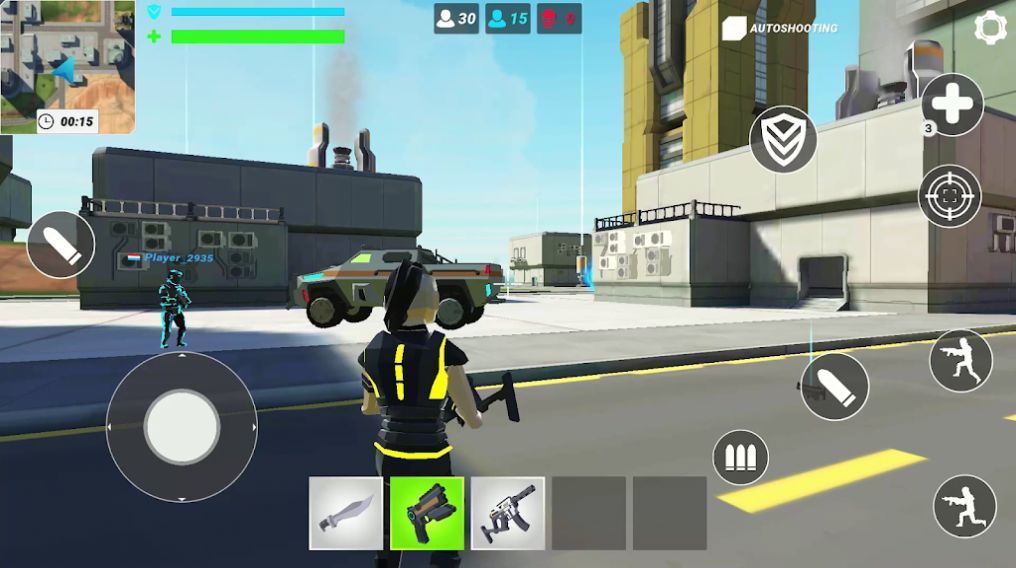Use the medkit plus button

952,104
